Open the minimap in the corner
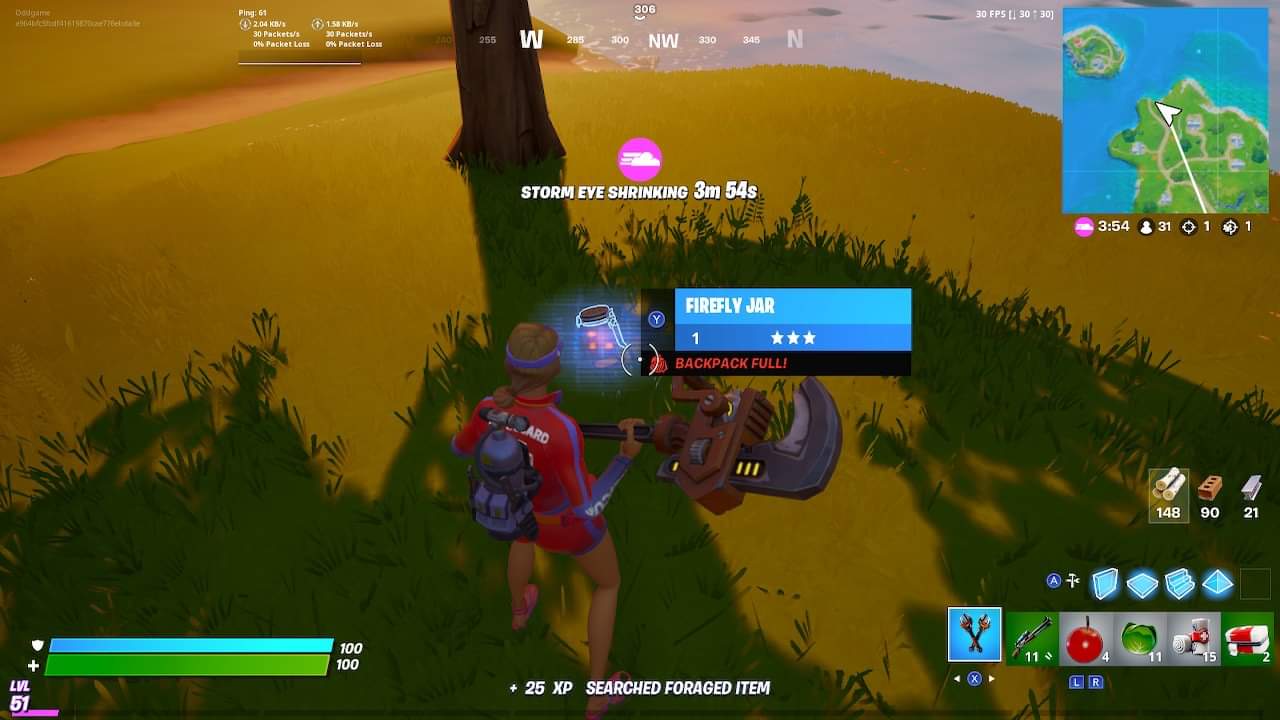 (1168, 110)
